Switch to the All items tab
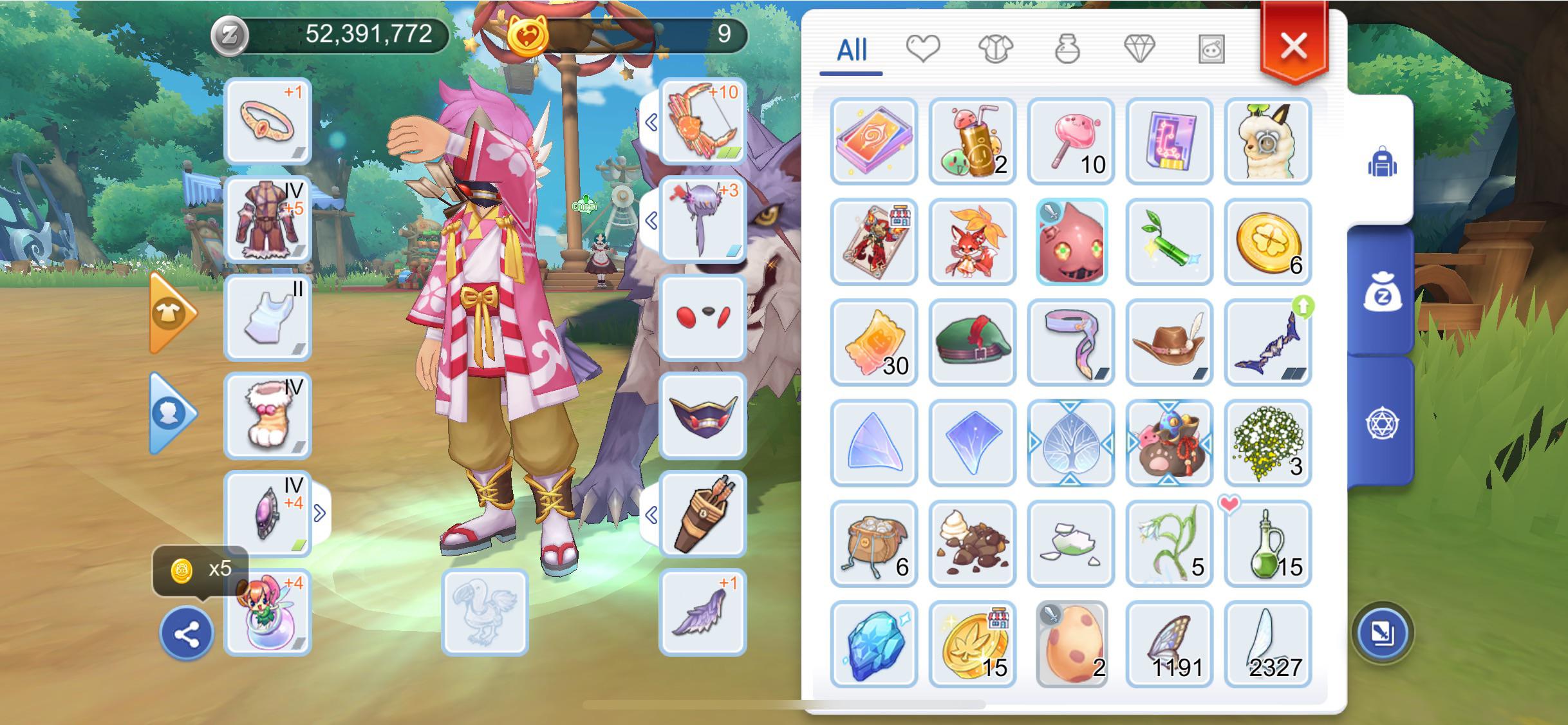Viewport: 1568px width, 725px height. click(851, 51)
